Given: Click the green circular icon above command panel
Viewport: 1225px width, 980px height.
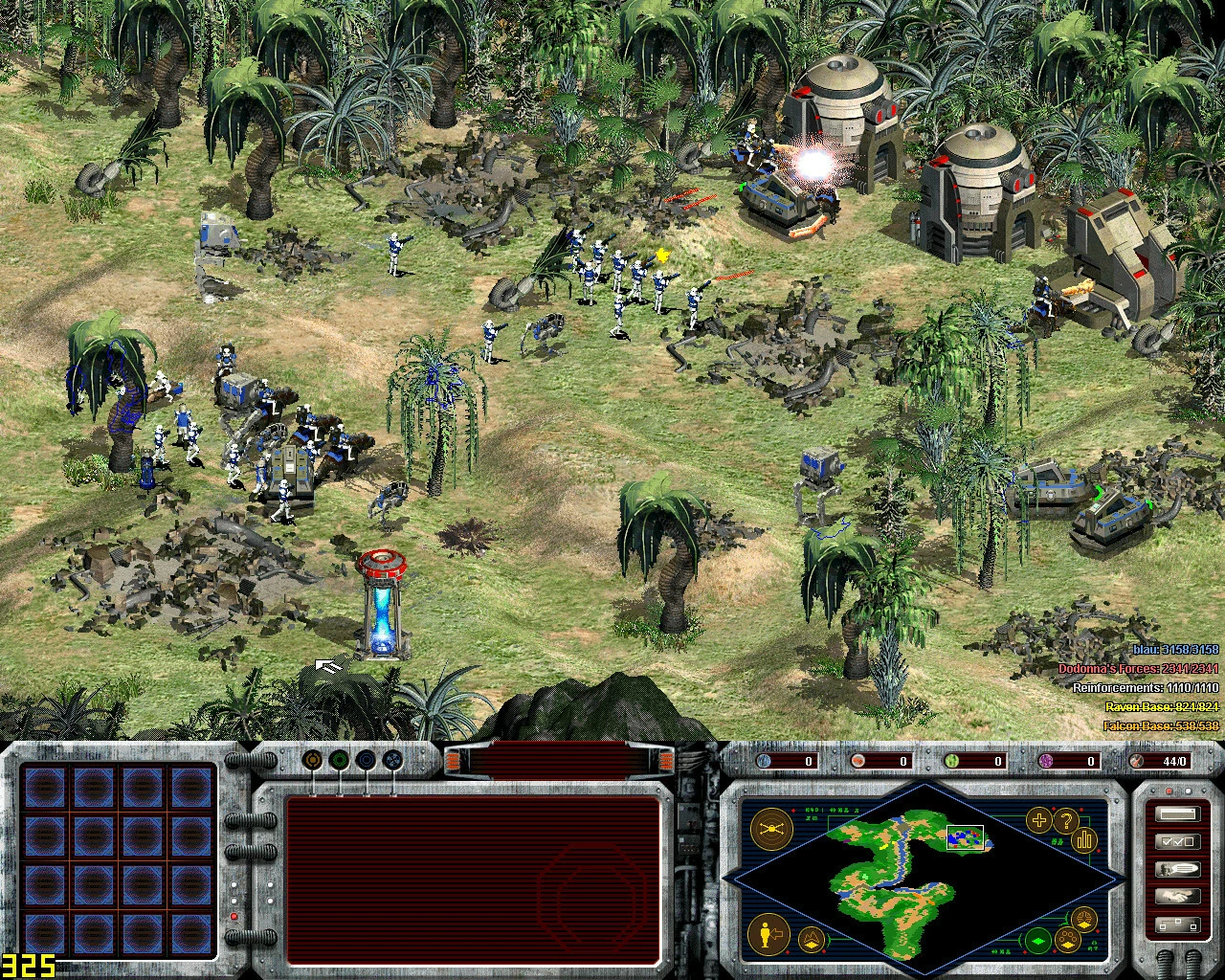Looking at the screenshot, I should (339, 760).
